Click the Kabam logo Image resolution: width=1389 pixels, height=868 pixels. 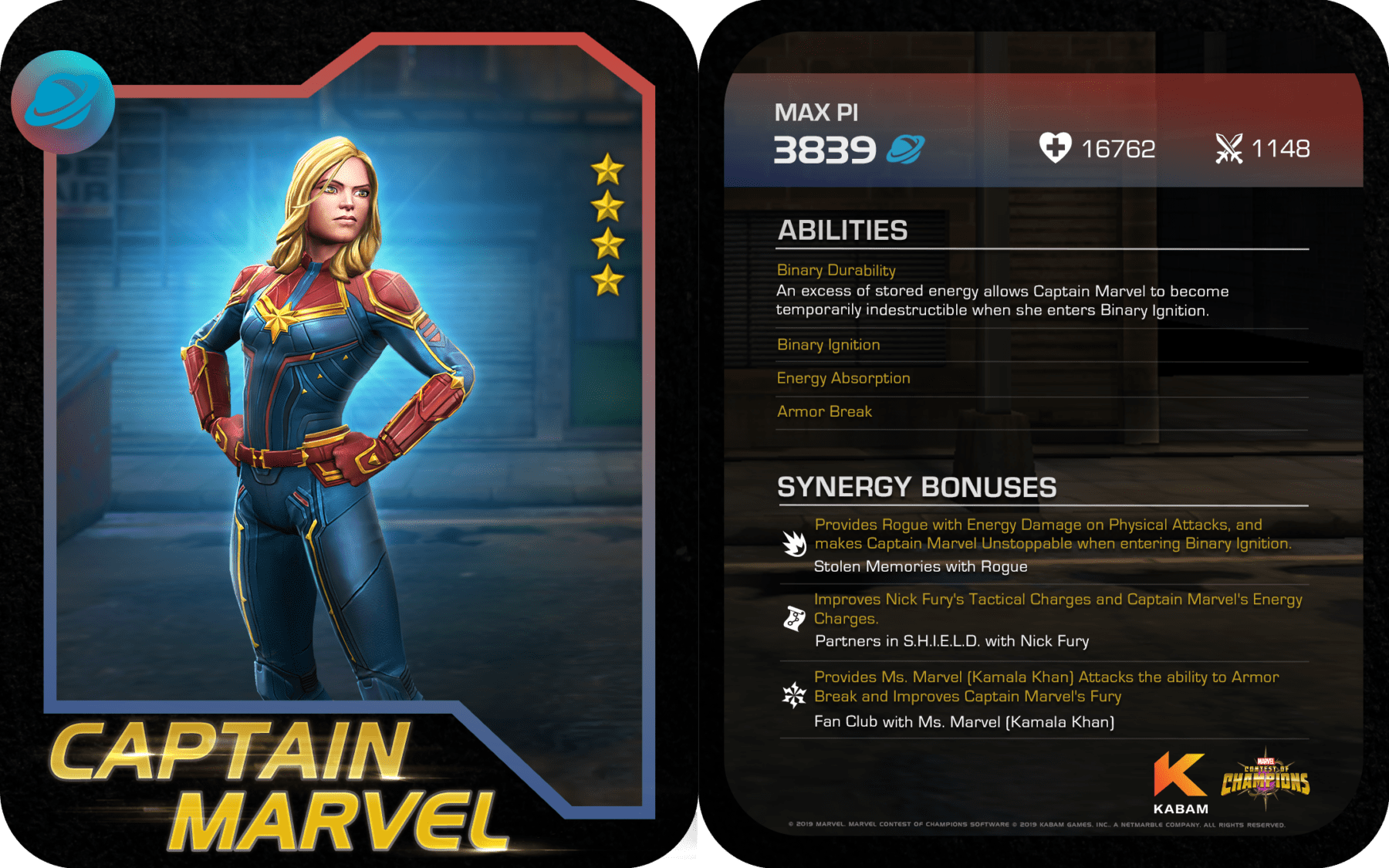tap(1180, 783)
